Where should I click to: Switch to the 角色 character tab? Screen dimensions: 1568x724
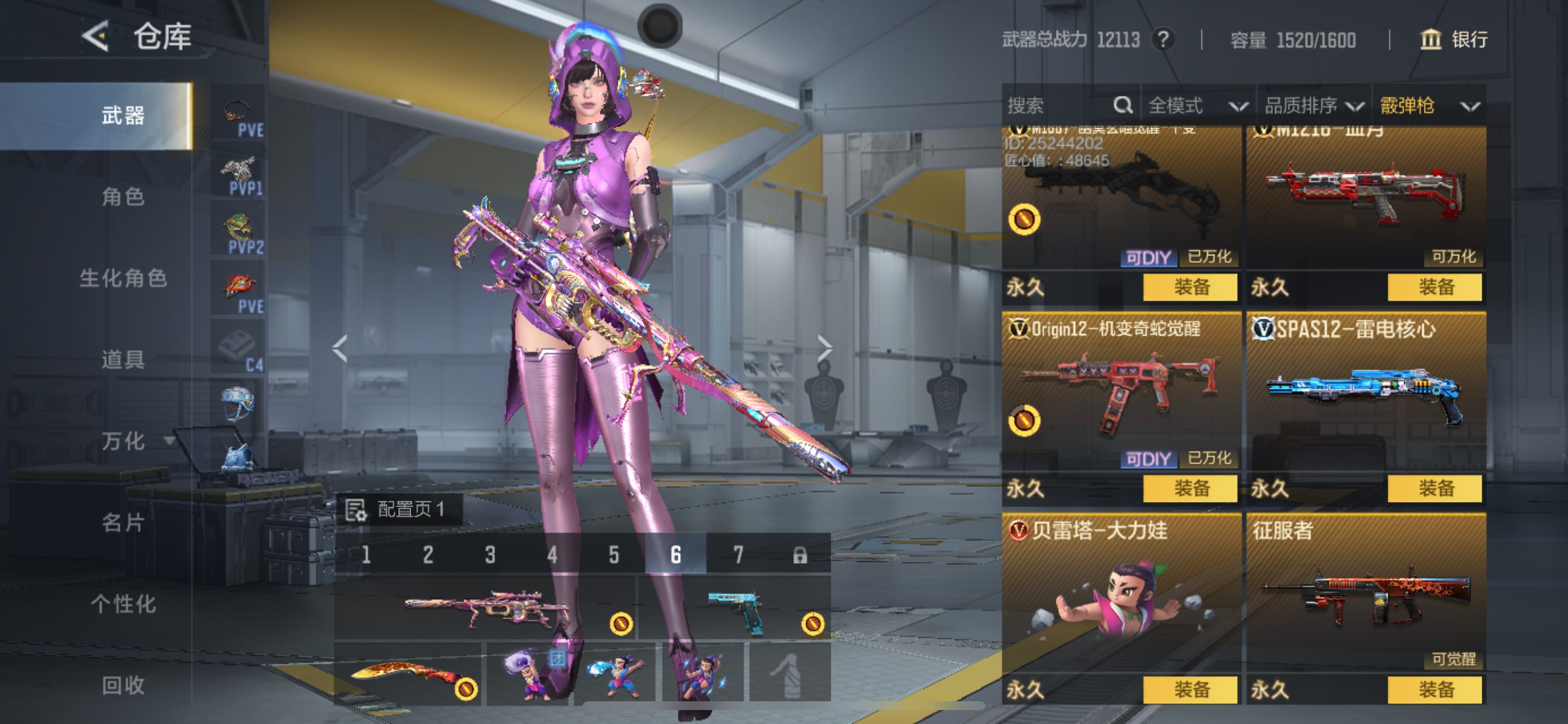pyautogui.click(x=123, y=196)
